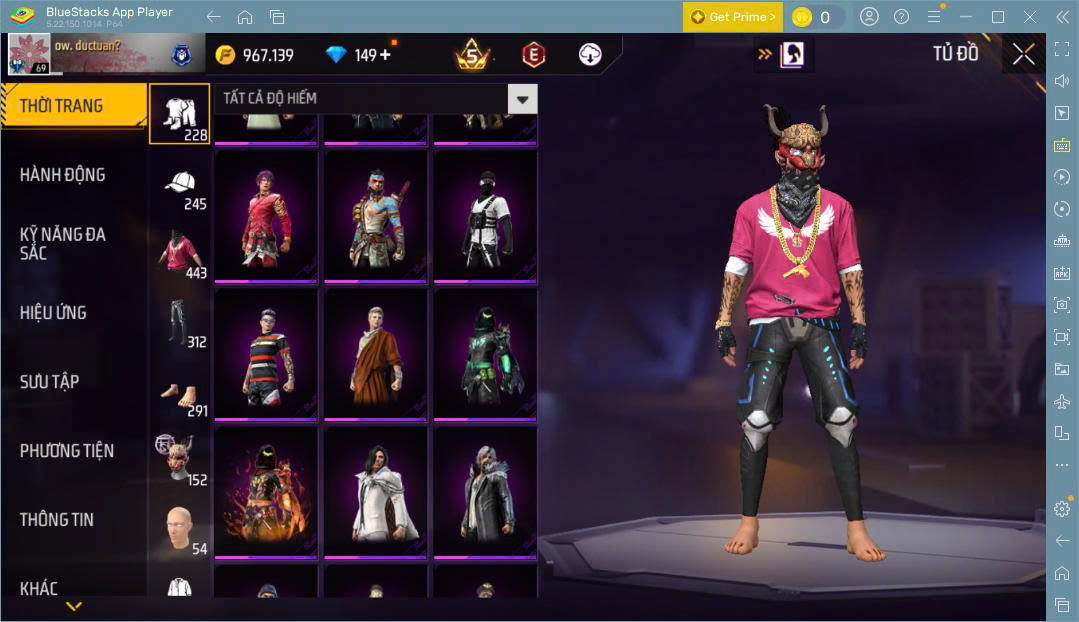Choose the bare feet shoes subcategory
The height and width of the screenshot is (622, 1079).
coord(180,392)
